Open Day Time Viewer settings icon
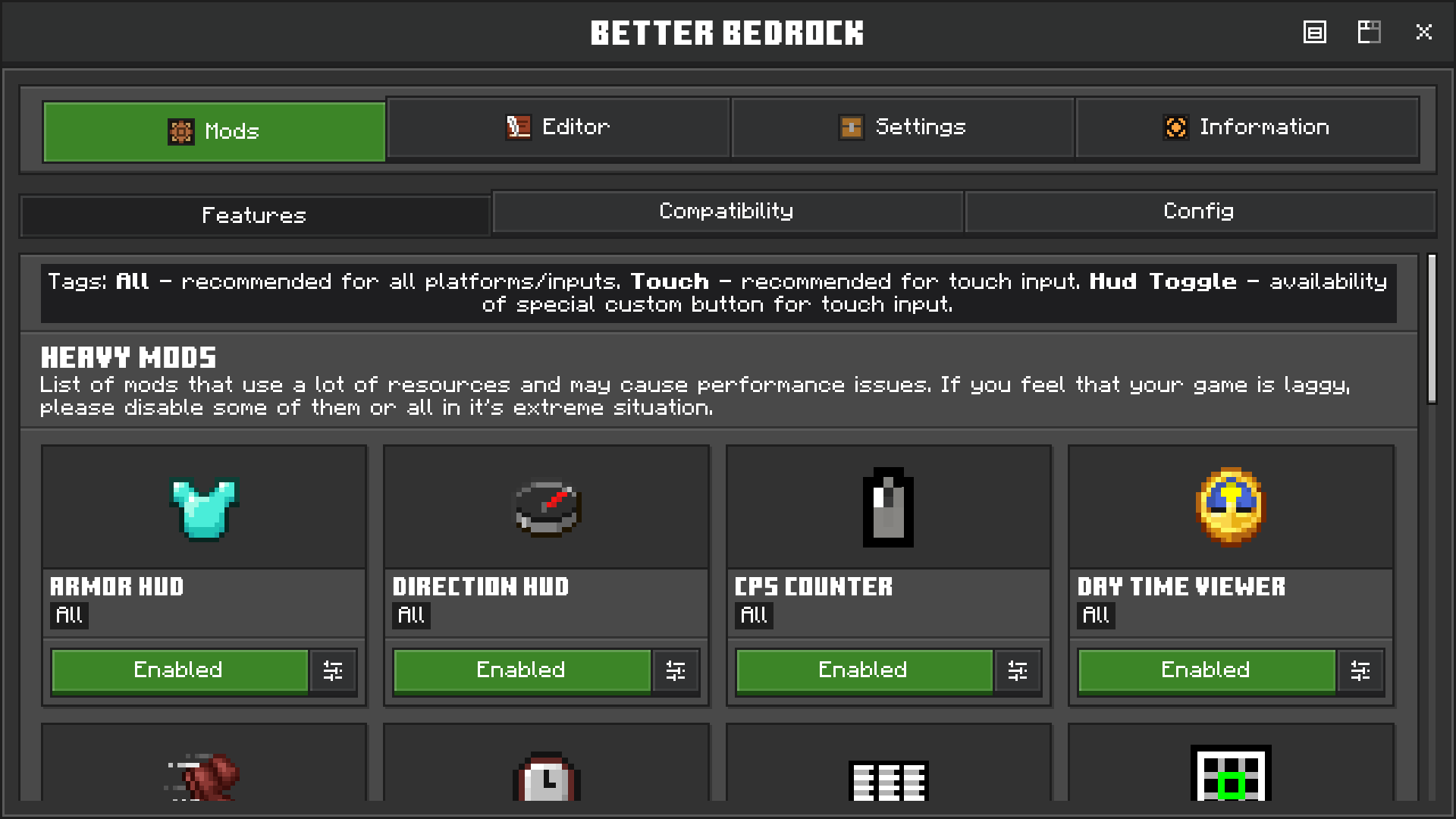This screenshot has height=819, width=1456. (x=1360, y=670)
